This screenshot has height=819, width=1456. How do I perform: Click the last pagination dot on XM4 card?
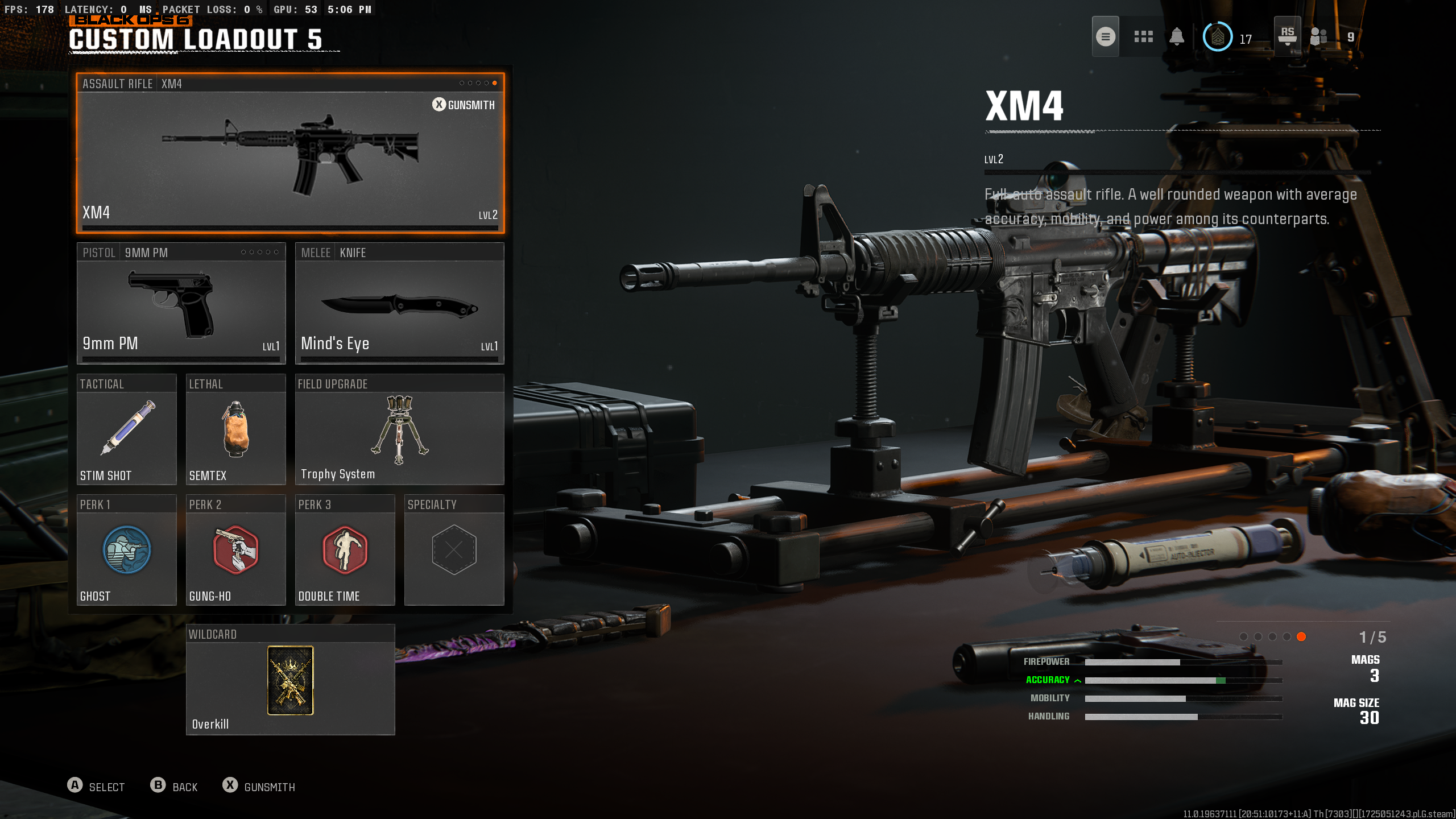coord(495,83)
